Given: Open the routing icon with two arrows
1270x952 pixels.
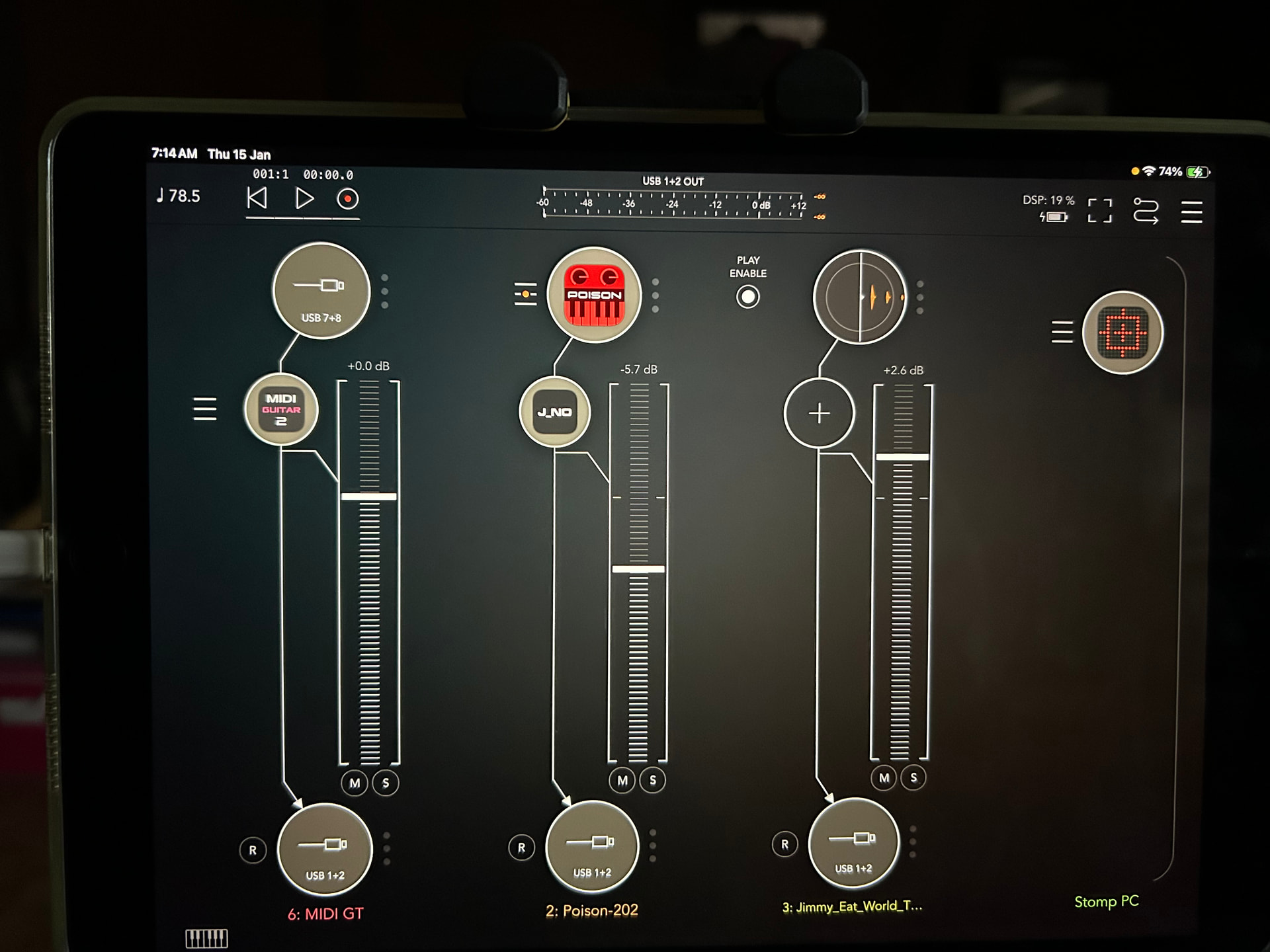Looking at the screenshot, I should pos(1146,211).
